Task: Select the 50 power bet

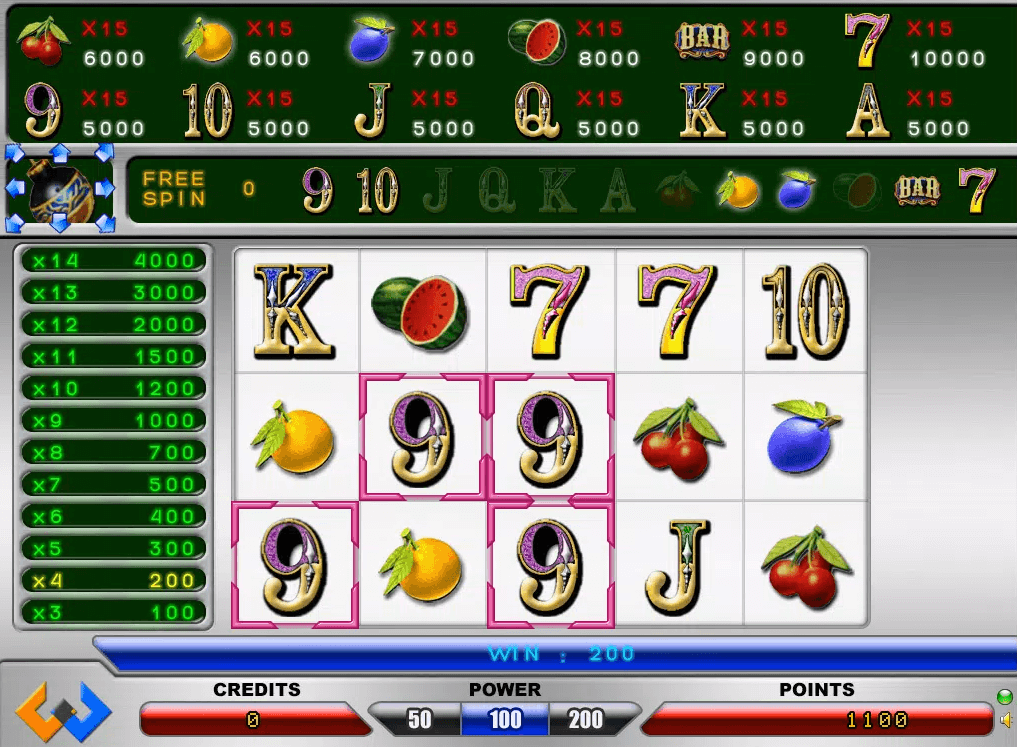Action: pos(420,719)
